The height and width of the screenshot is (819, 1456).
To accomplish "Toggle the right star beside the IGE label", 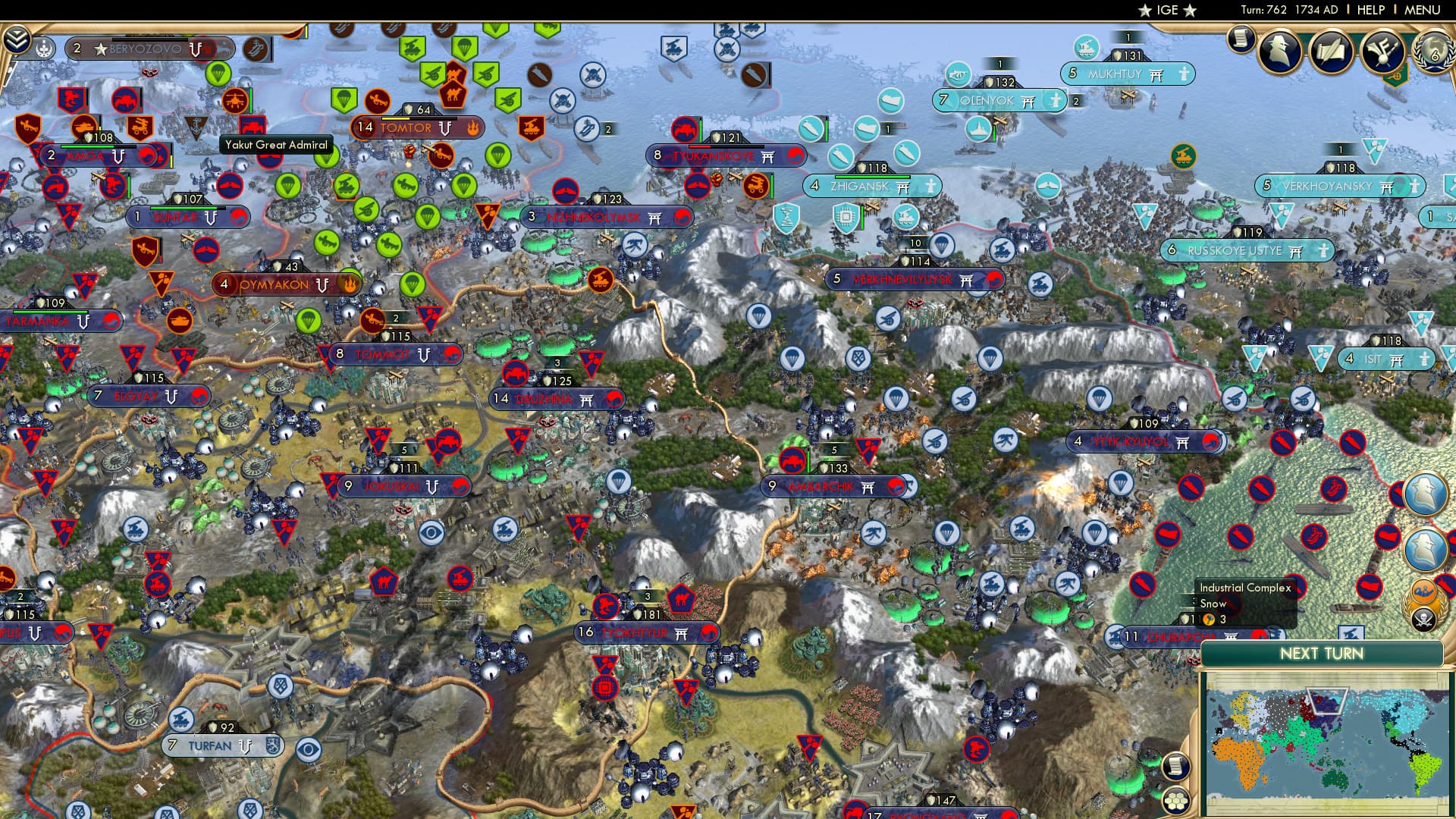I will (1188, 11).
